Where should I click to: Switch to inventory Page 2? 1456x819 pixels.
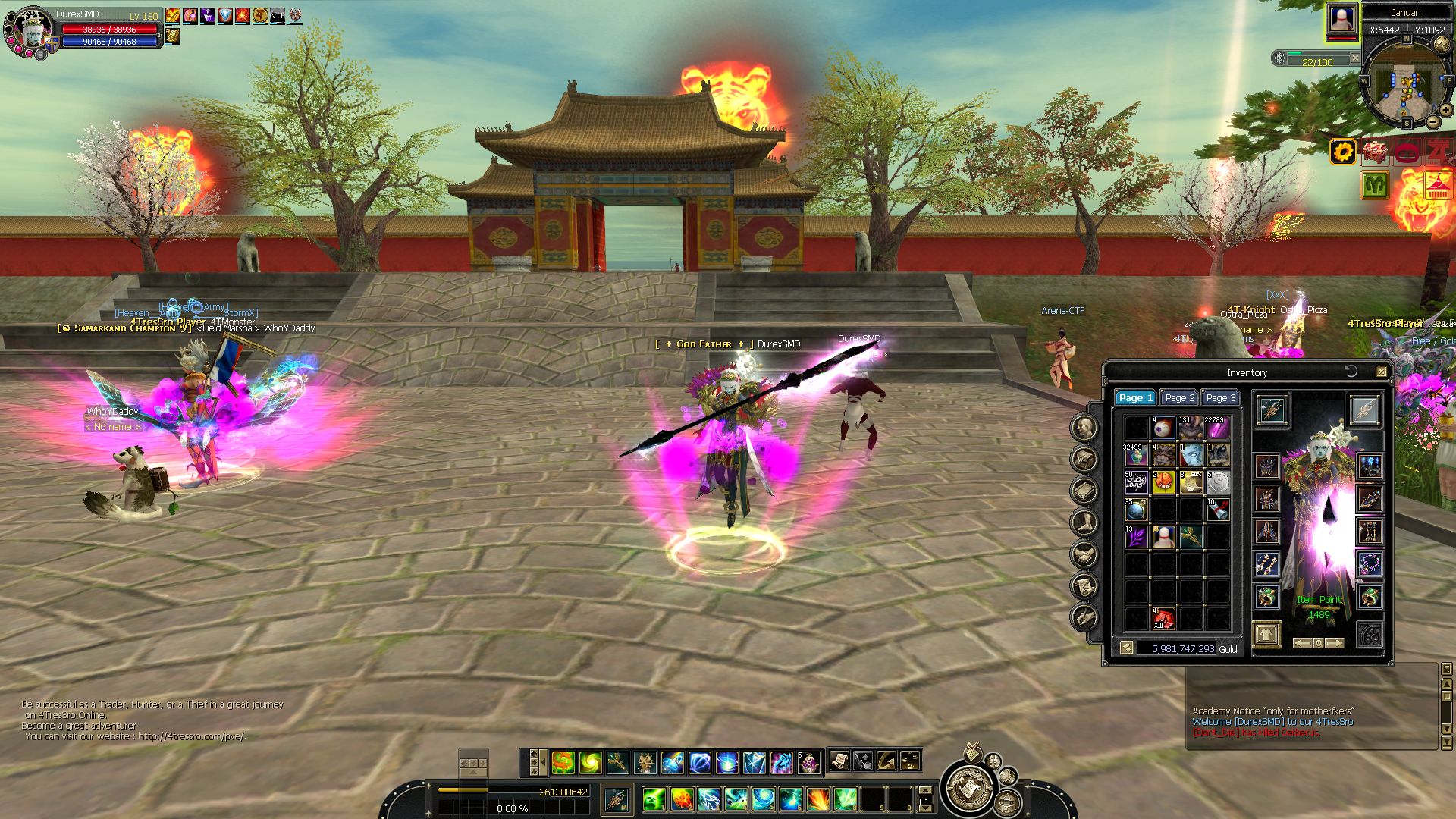click(1179, 397)
